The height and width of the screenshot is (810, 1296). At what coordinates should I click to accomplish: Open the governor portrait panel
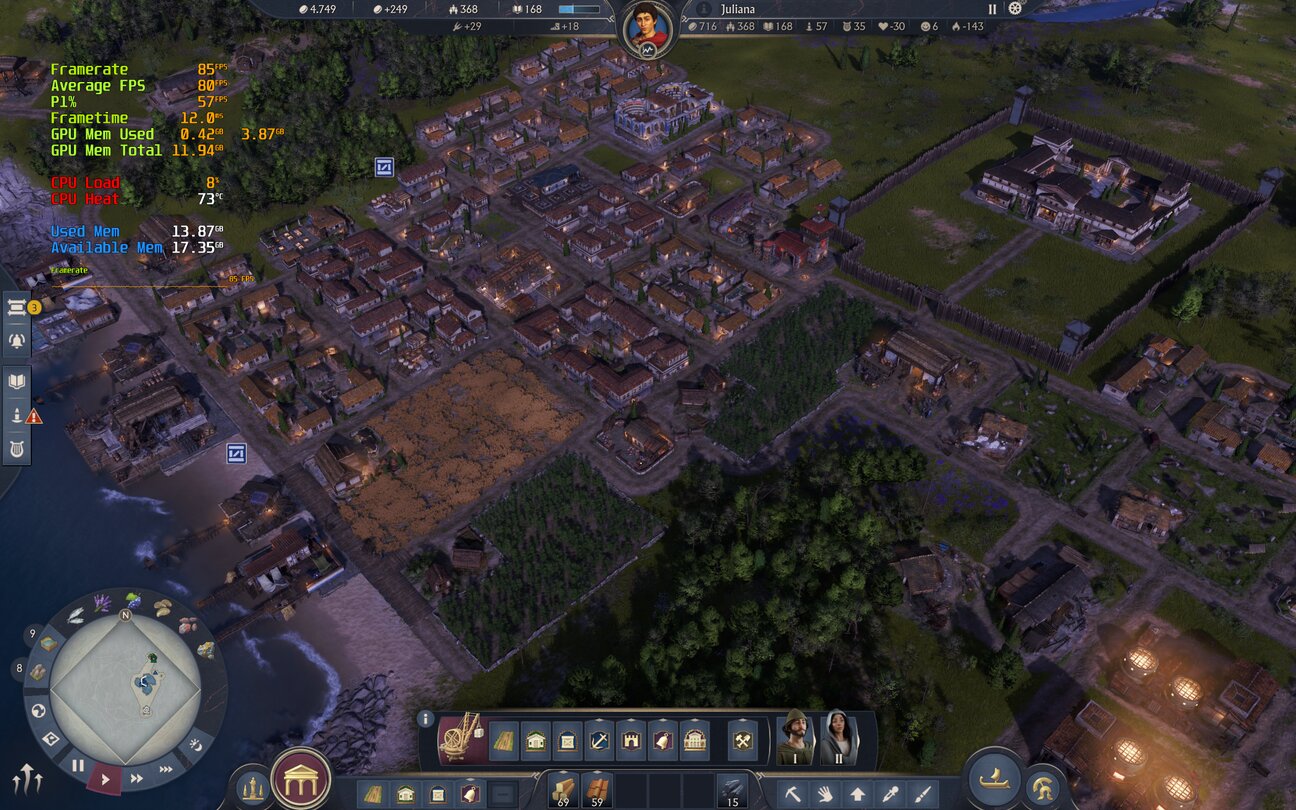click(x=646, y=28)
